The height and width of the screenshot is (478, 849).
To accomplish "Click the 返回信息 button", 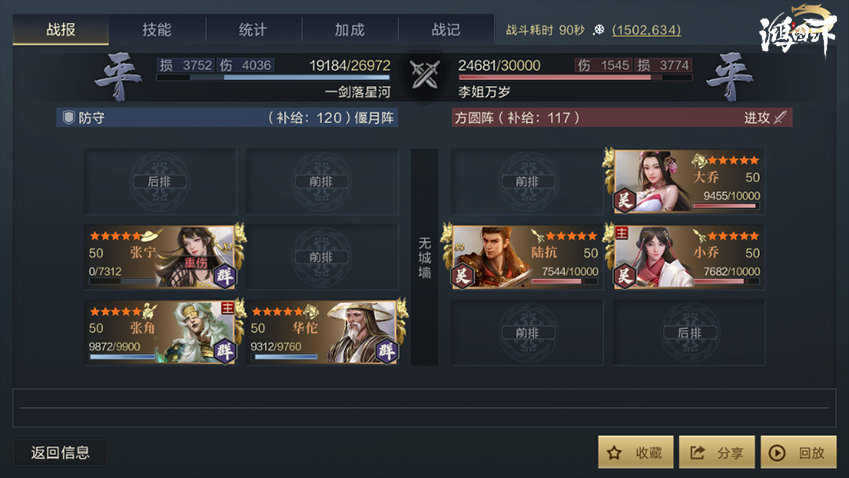I will coord(60,452).
